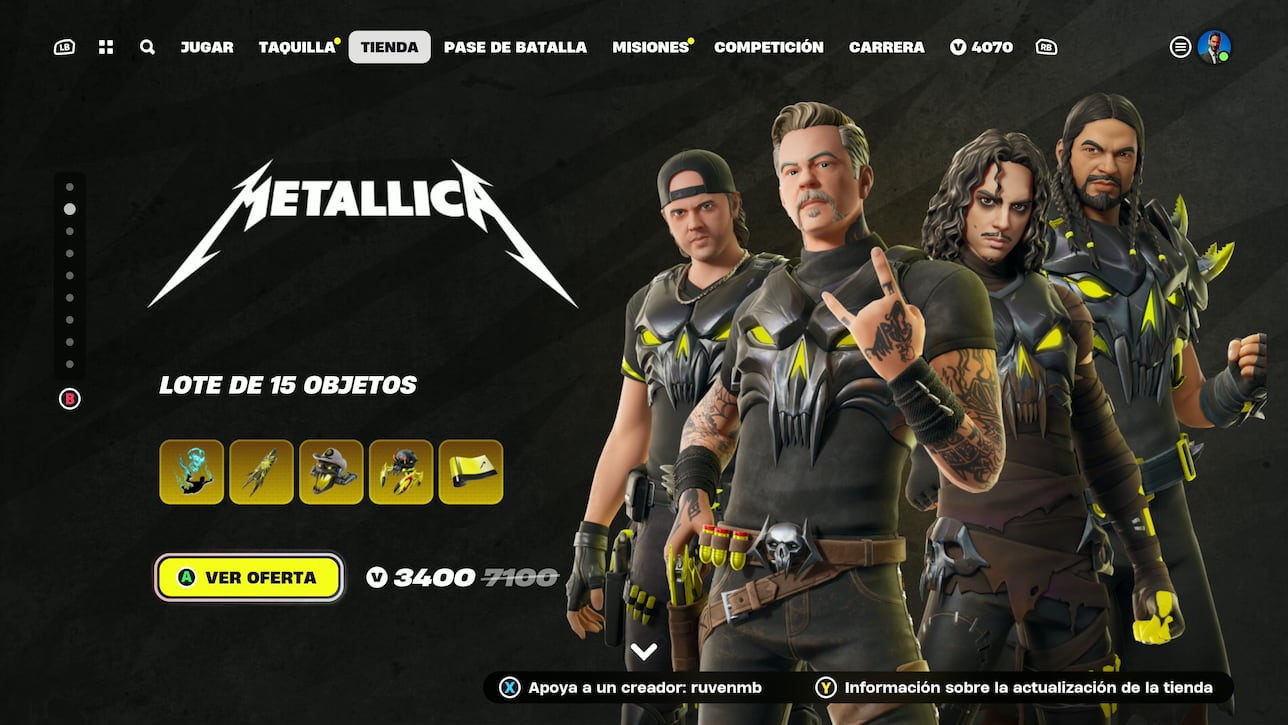Click the grid menu icon in top bar
This screenshot has width=1288, height=725.
point(106,46)
